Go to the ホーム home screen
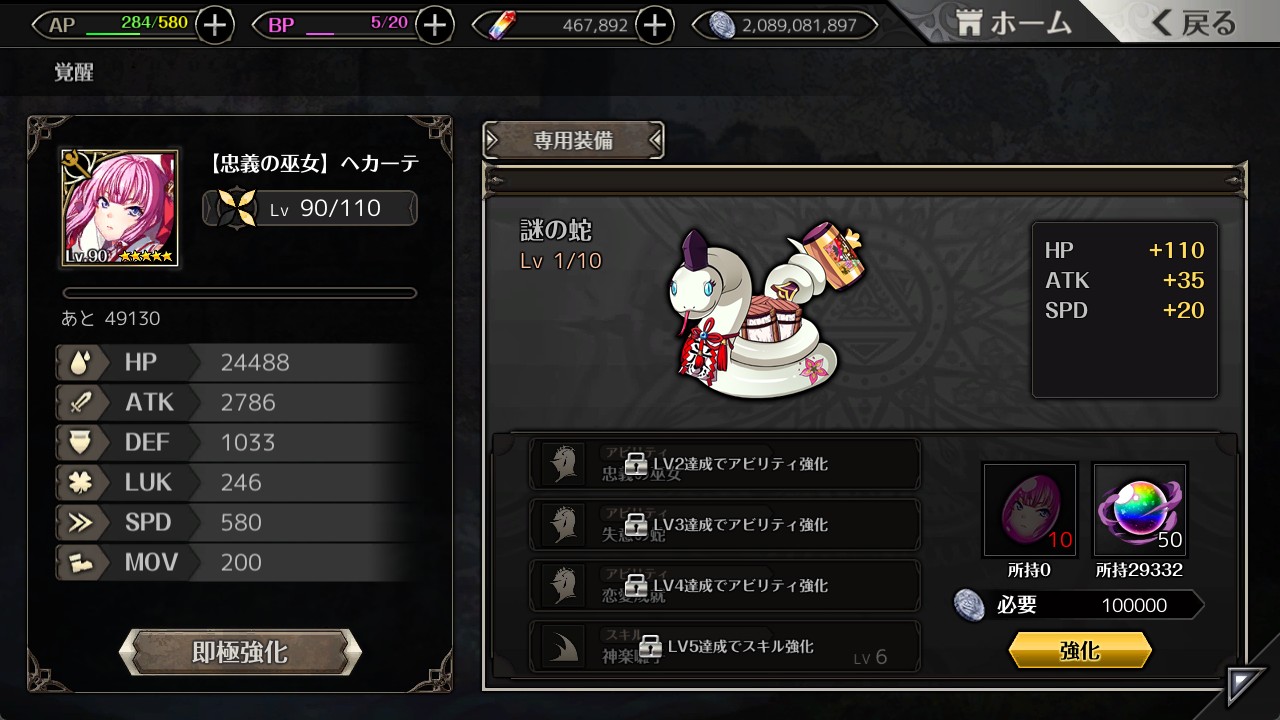The height and width of the screenshot is (720, 1280). (1012, 24)
